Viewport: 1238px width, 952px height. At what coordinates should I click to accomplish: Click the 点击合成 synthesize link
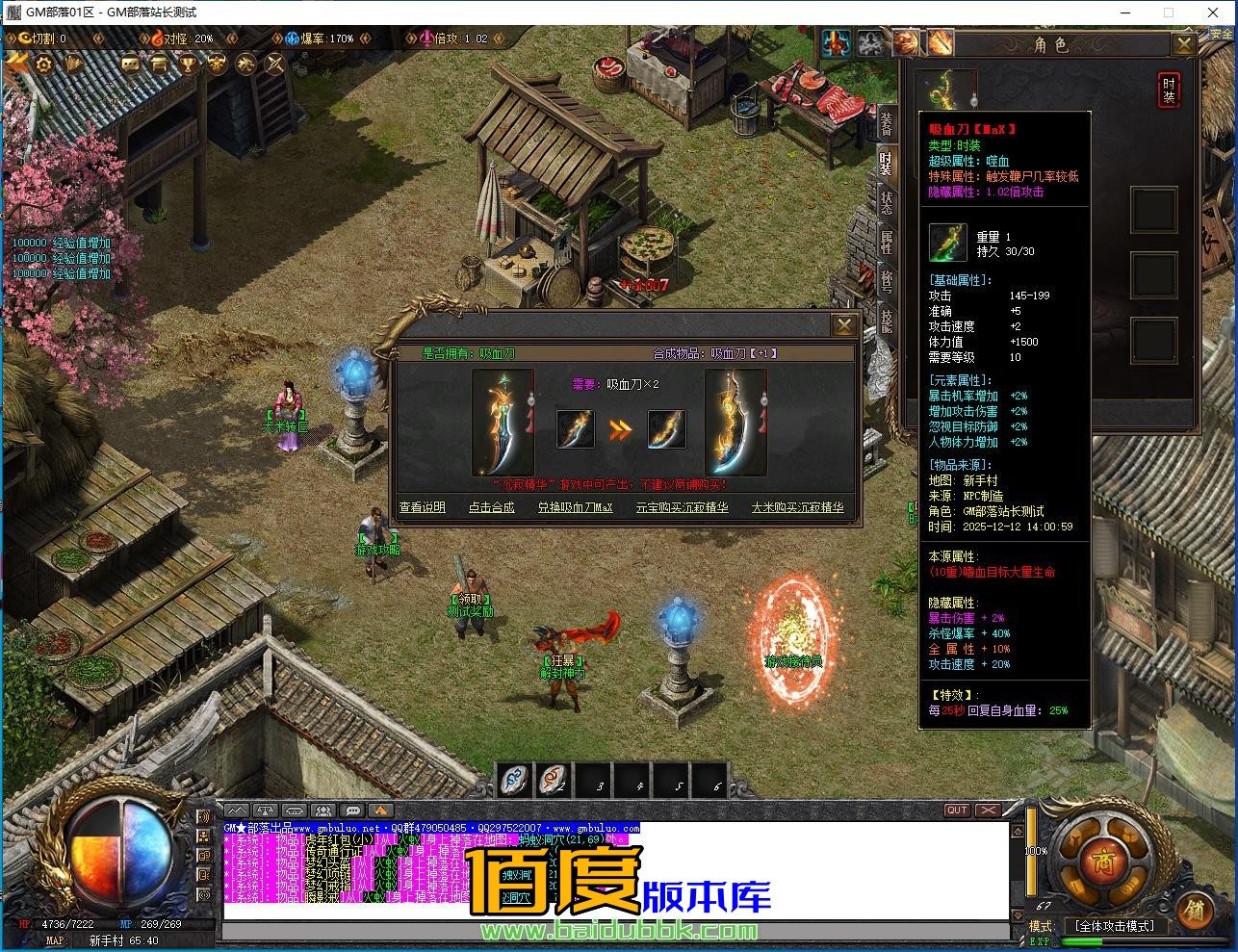(491, 507)
